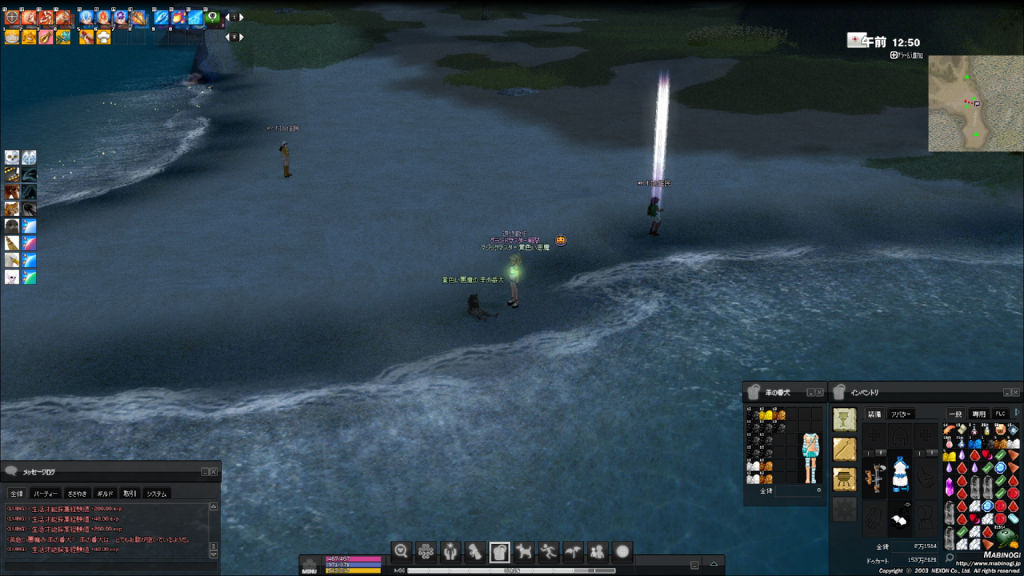Select the システム message log tab

tap(157, 493)
